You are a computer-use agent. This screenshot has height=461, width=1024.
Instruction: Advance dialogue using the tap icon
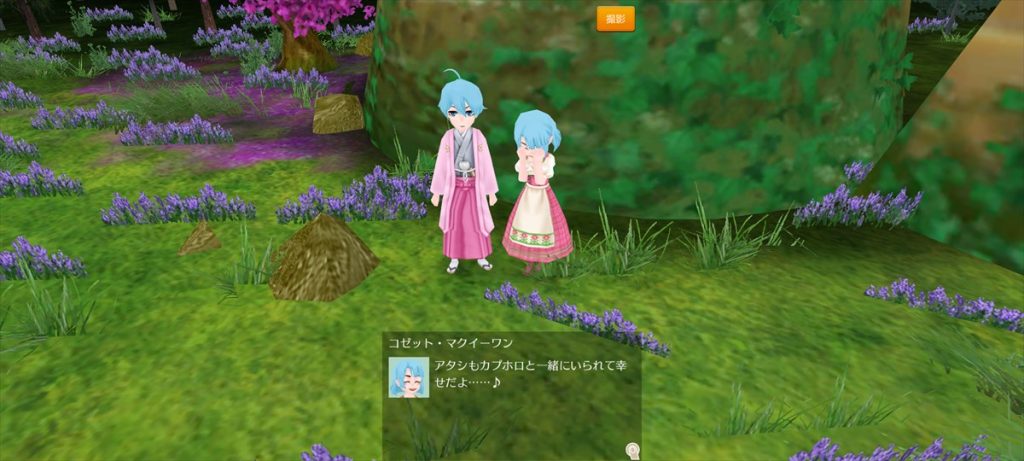633,451
